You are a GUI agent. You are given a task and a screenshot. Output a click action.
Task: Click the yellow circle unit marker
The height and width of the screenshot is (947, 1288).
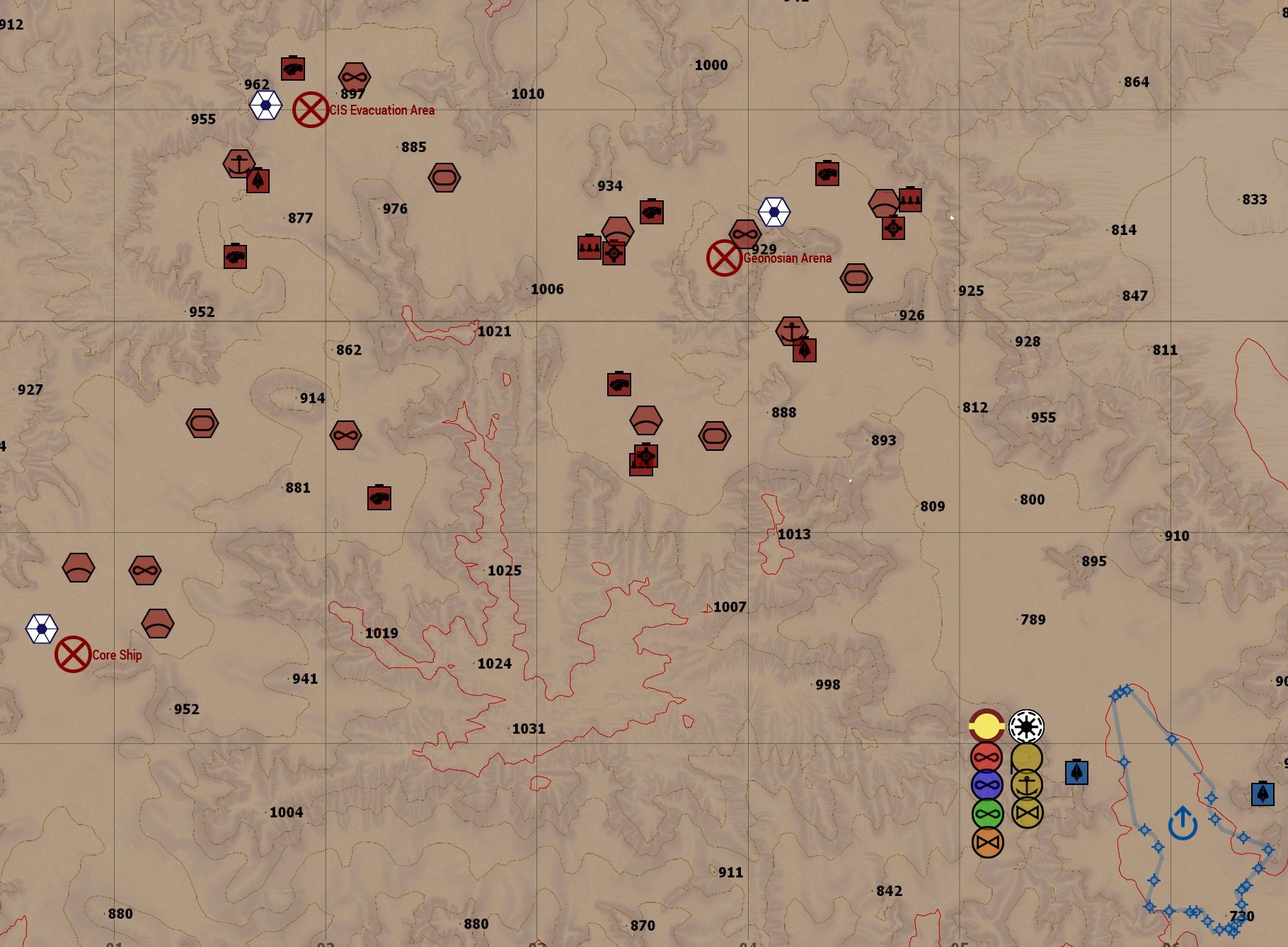point(987,726)
